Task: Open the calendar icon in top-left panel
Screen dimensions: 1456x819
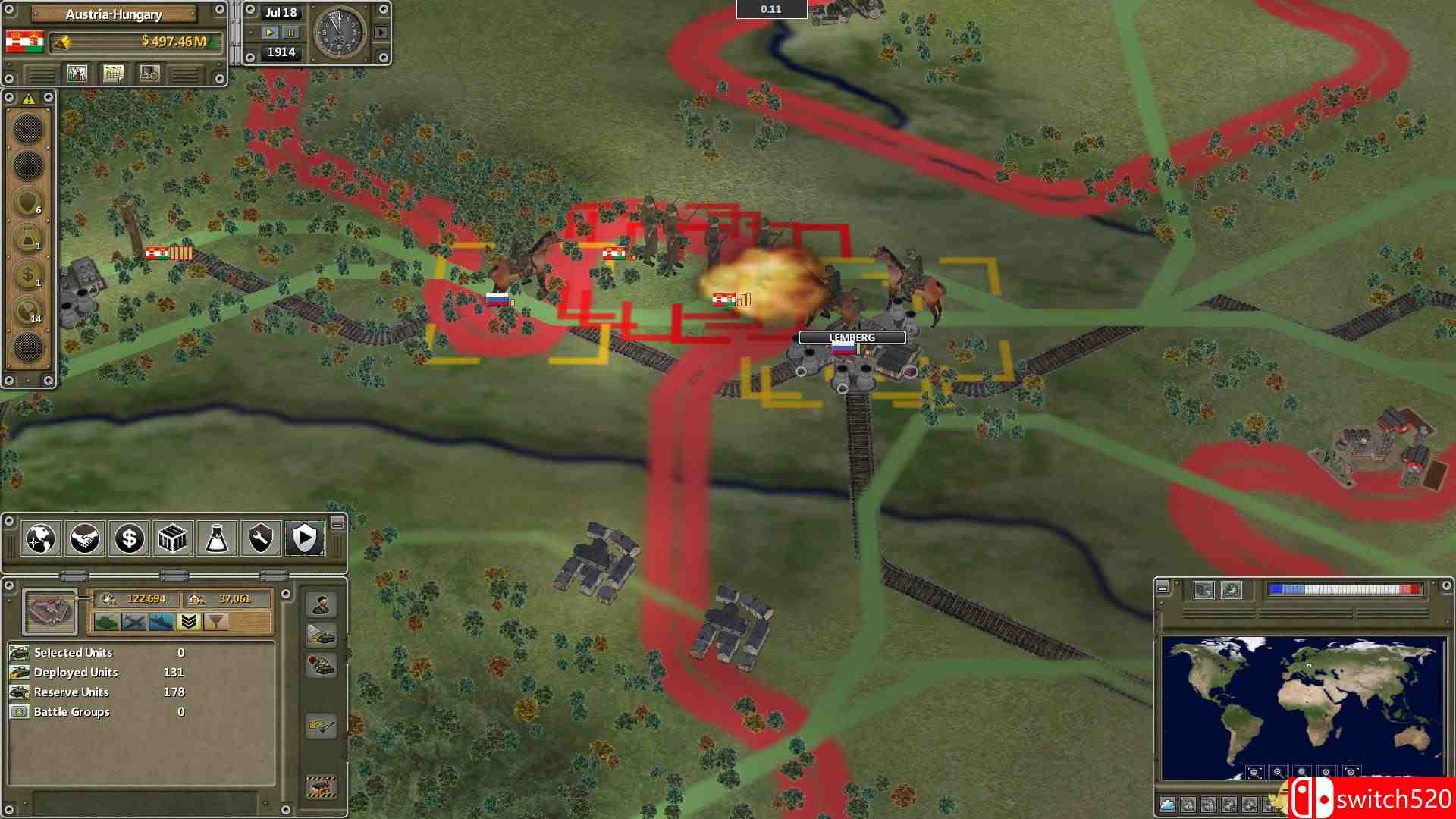Action: (x=114, y=74)
